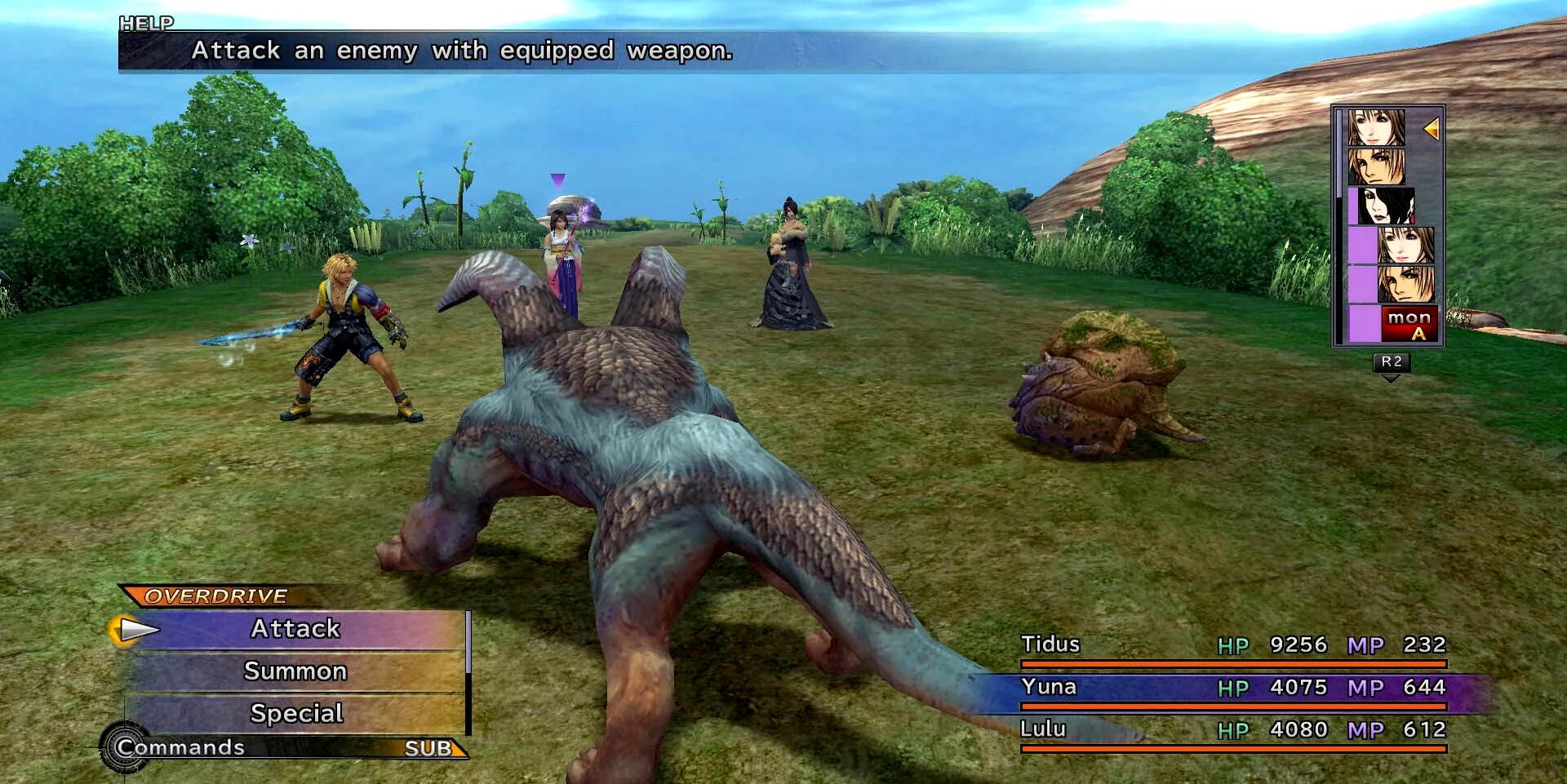Click Lulu's portrait in the turn order
Image resolution: width=1567 pixels, height=784 pixels.
click(1385, 206)
